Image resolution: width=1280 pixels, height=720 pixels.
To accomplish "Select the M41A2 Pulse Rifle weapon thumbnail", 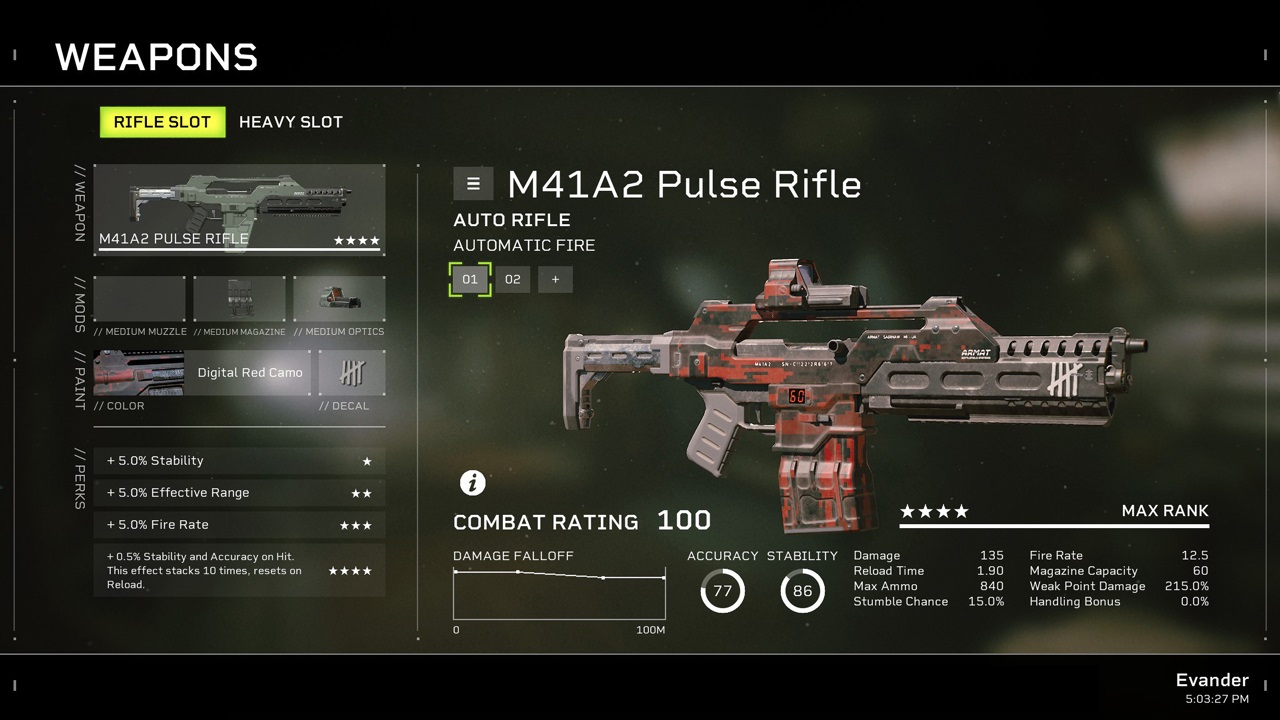I will tap(238, 205).
